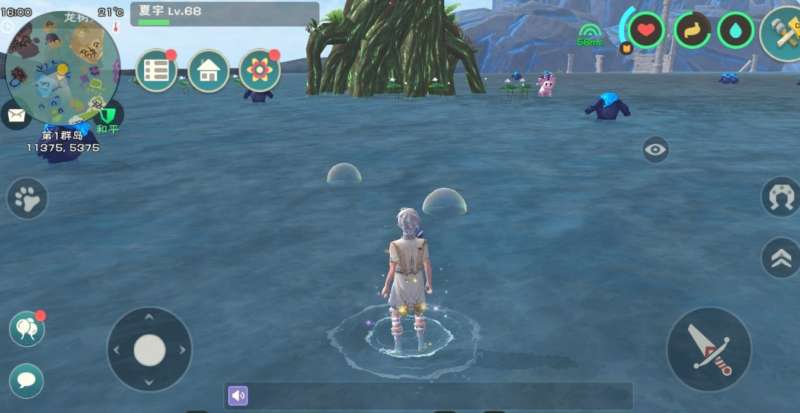Open the mail envelope icon

15,115
